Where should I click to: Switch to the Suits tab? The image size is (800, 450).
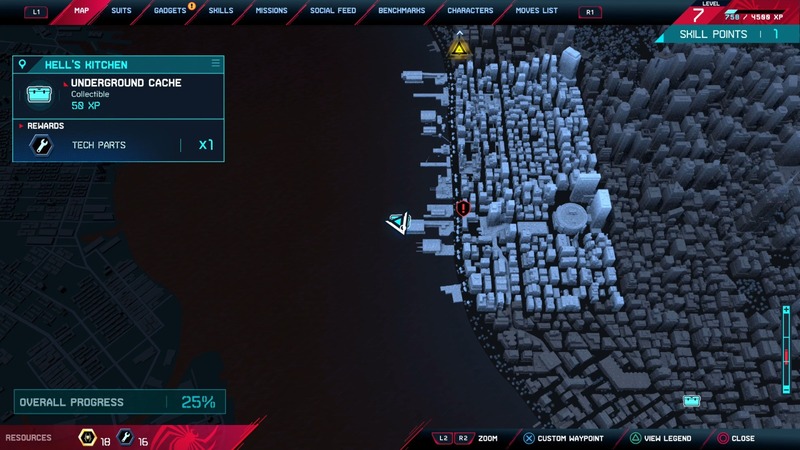coord(121,11)
